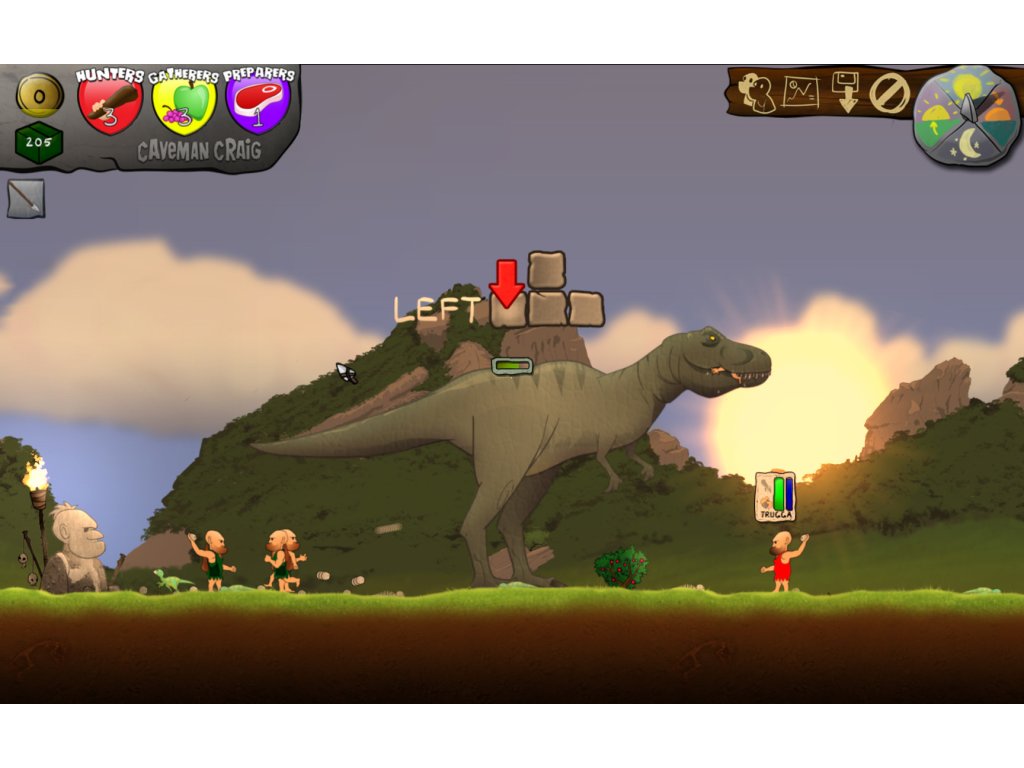Choose the yellow Gatherers fruit badge
This screenshot has width=1024, height=768.
coord(184,104)
